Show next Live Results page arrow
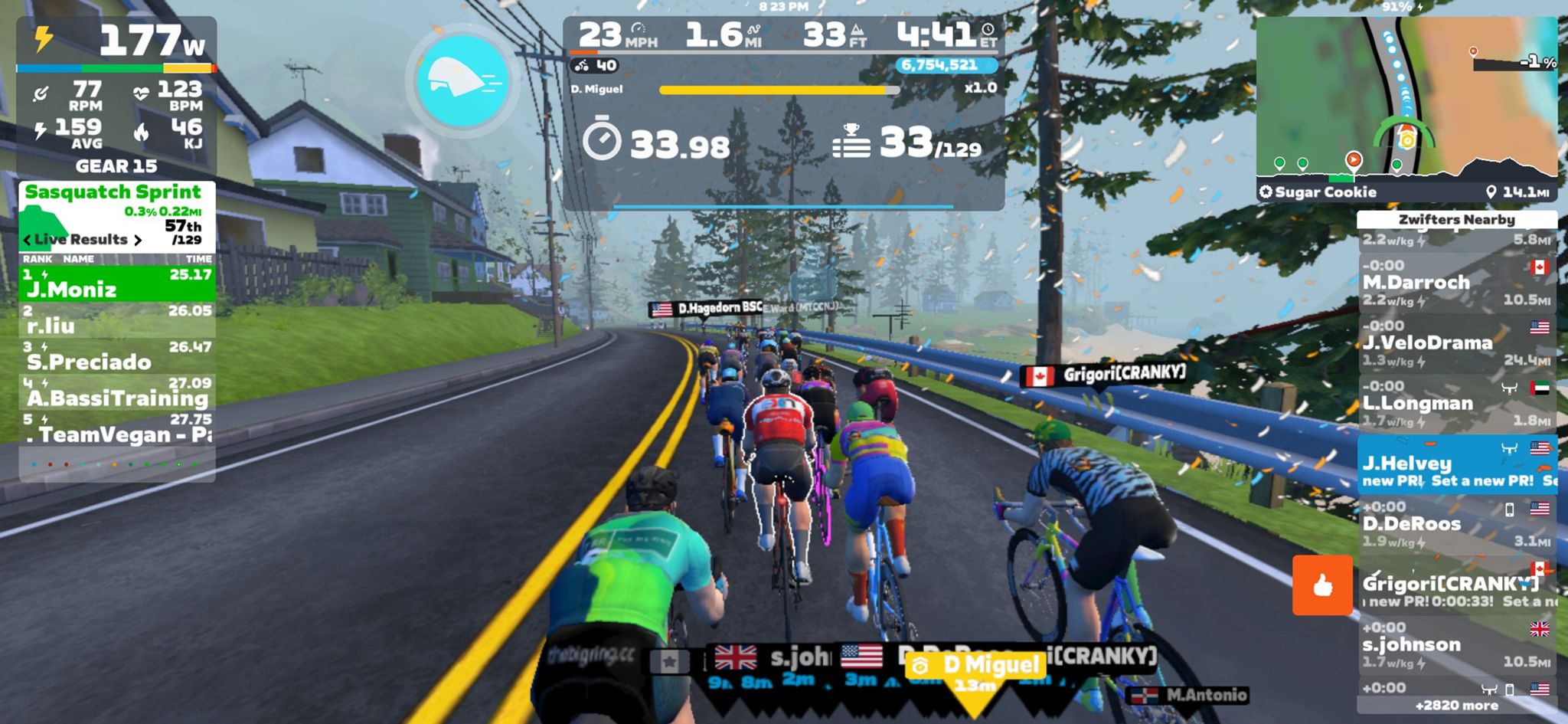Viewport: 1568px width, 724px height. (x=138, y=240)
